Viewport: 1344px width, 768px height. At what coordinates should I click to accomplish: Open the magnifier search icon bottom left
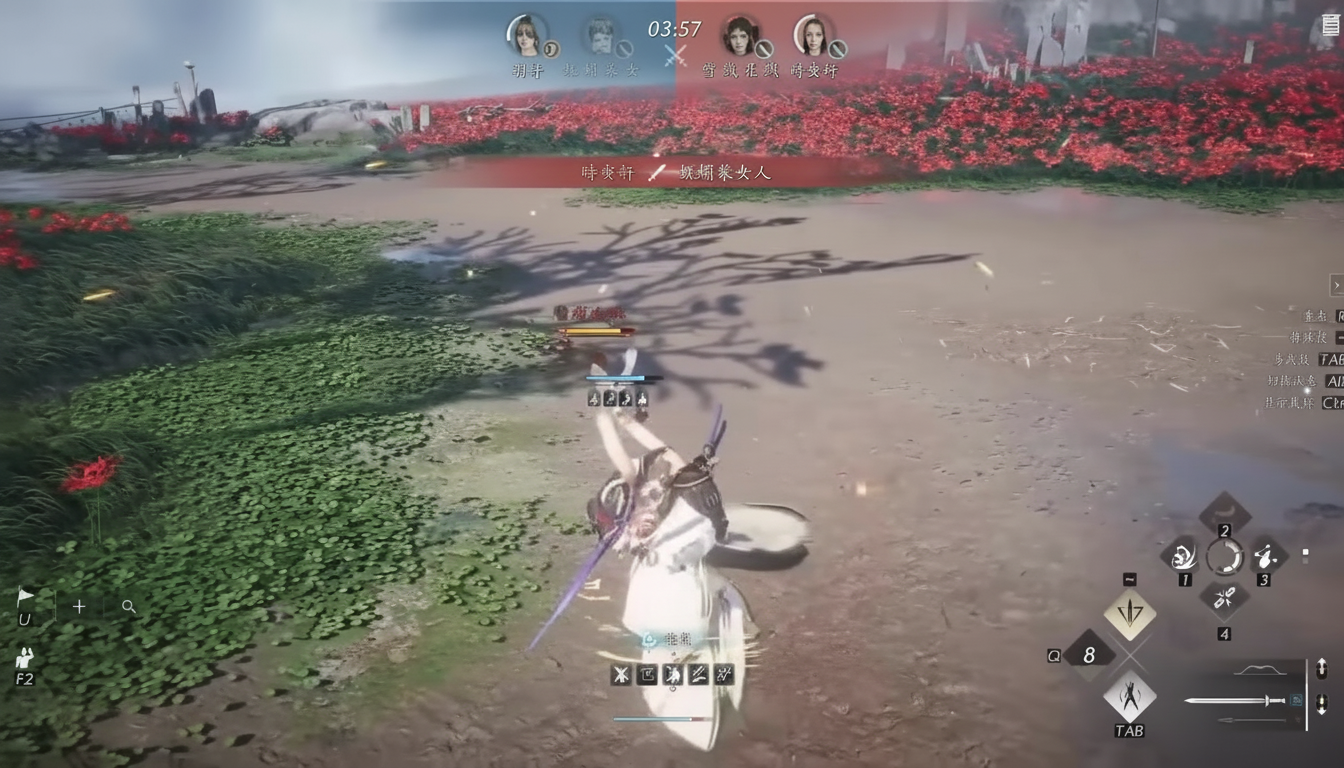(x=127, y=606)
